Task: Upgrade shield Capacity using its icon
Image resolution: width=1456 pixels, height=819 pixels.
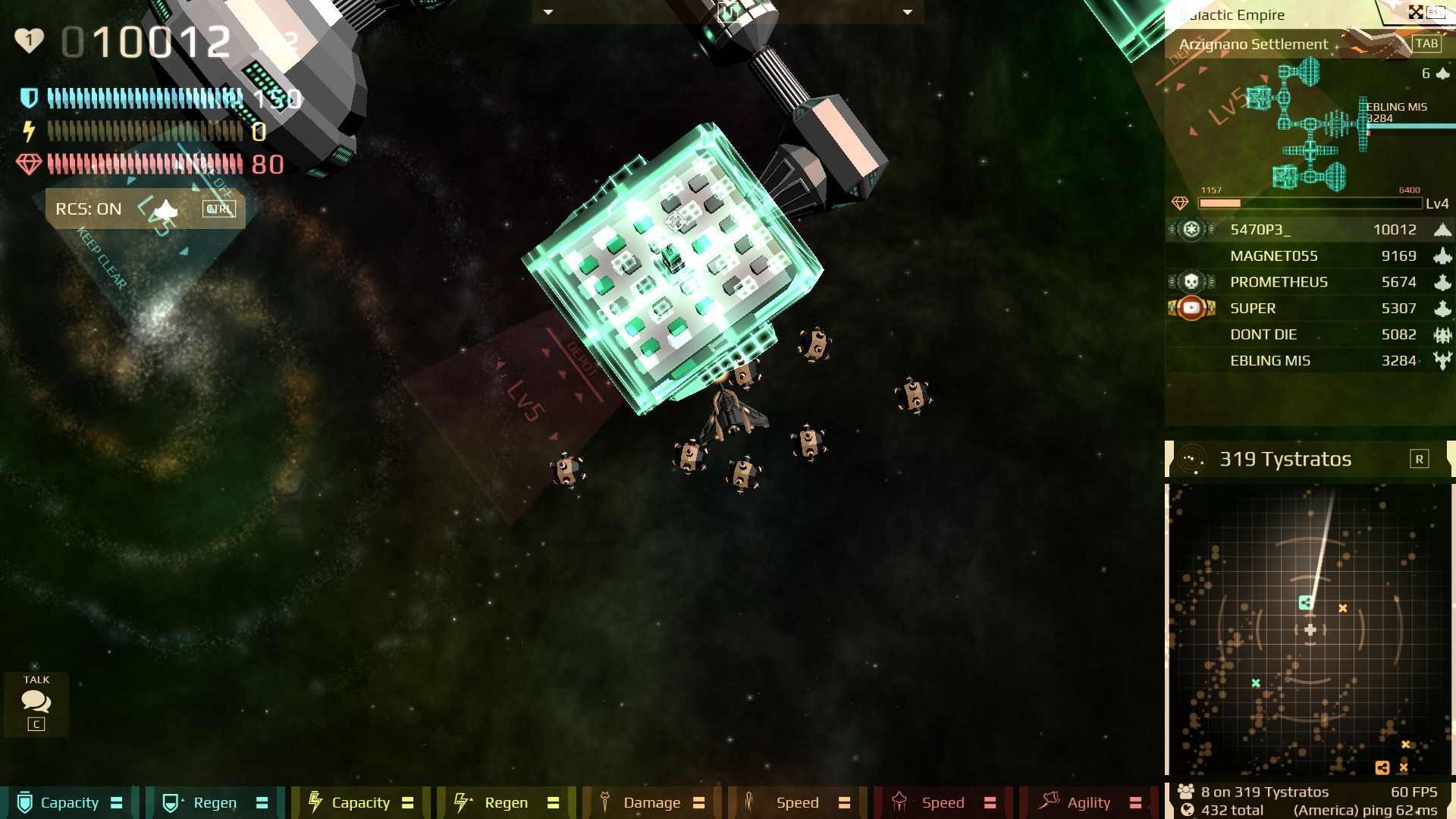Action: (23, 802)
